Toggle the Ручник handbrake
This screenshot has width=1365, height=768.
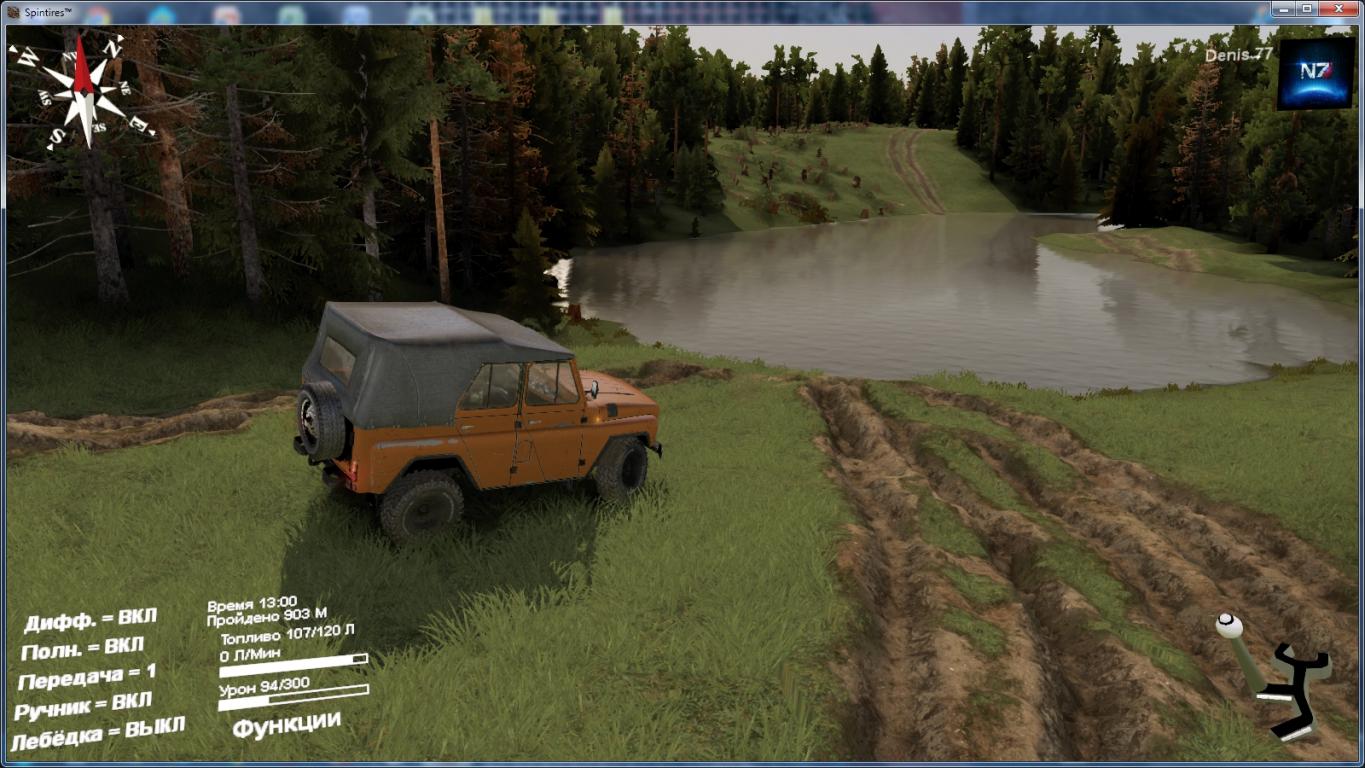click(x=83, y=705)
